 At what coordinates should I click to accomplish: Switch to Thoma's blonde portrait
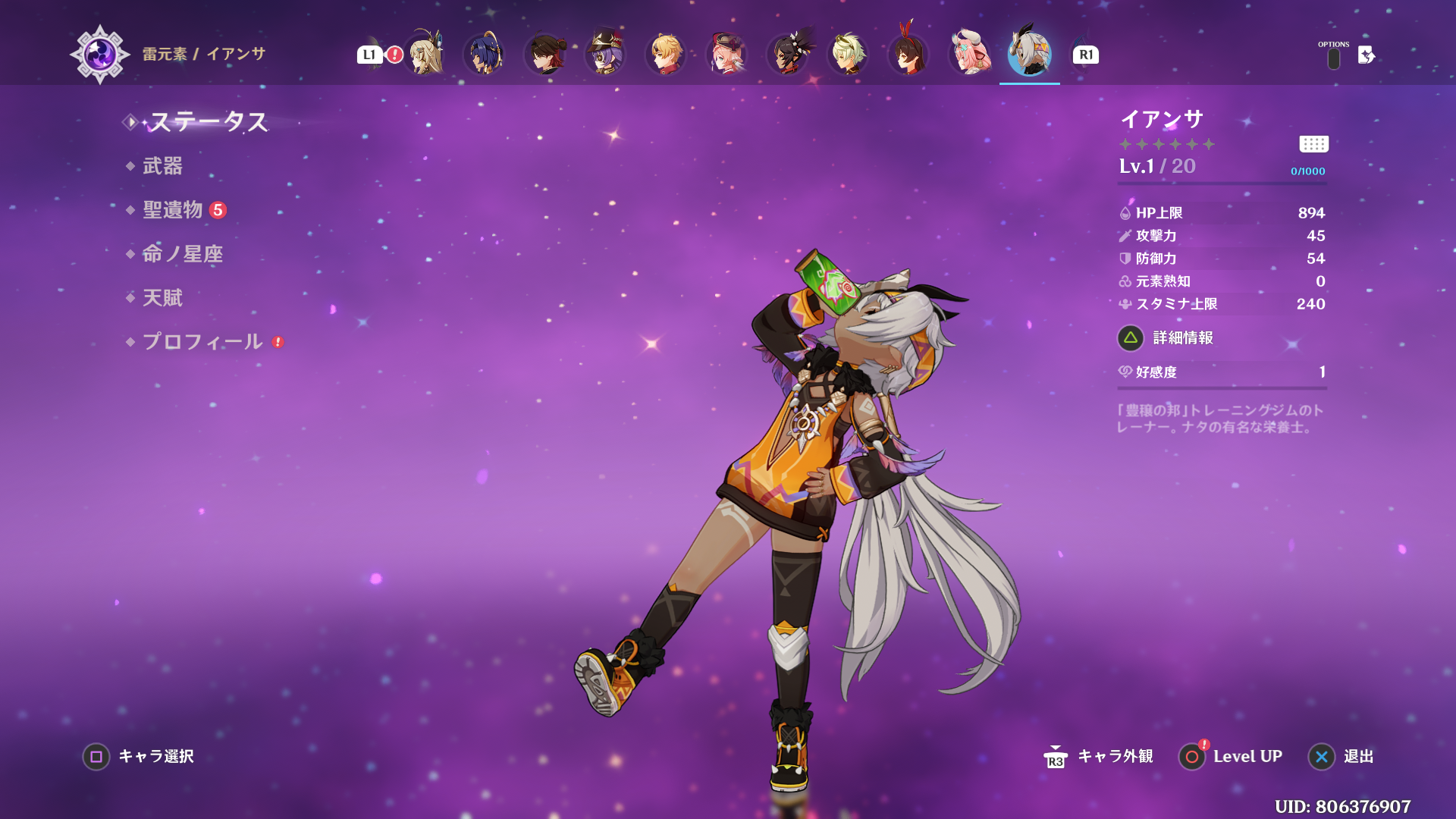pos(666,55)
